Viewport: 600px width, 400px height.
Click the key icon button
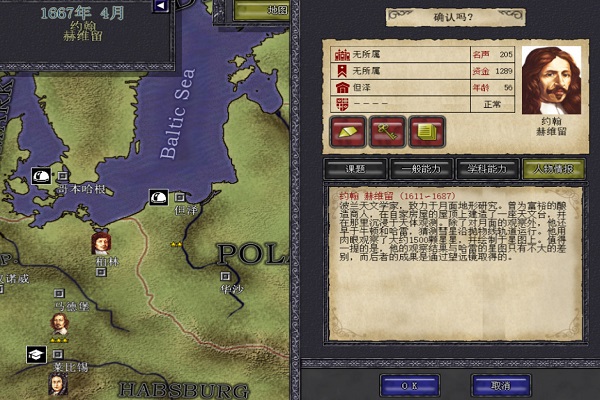(385, 130)
